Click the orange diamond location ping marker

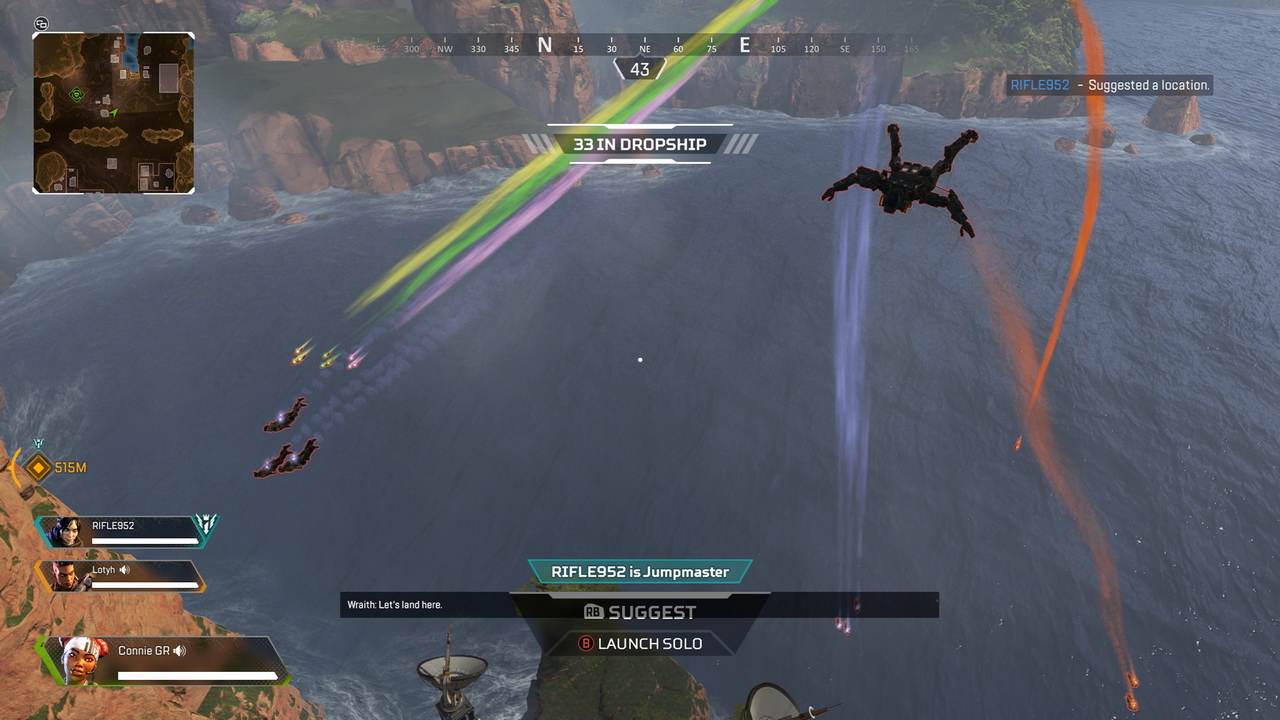38,467
